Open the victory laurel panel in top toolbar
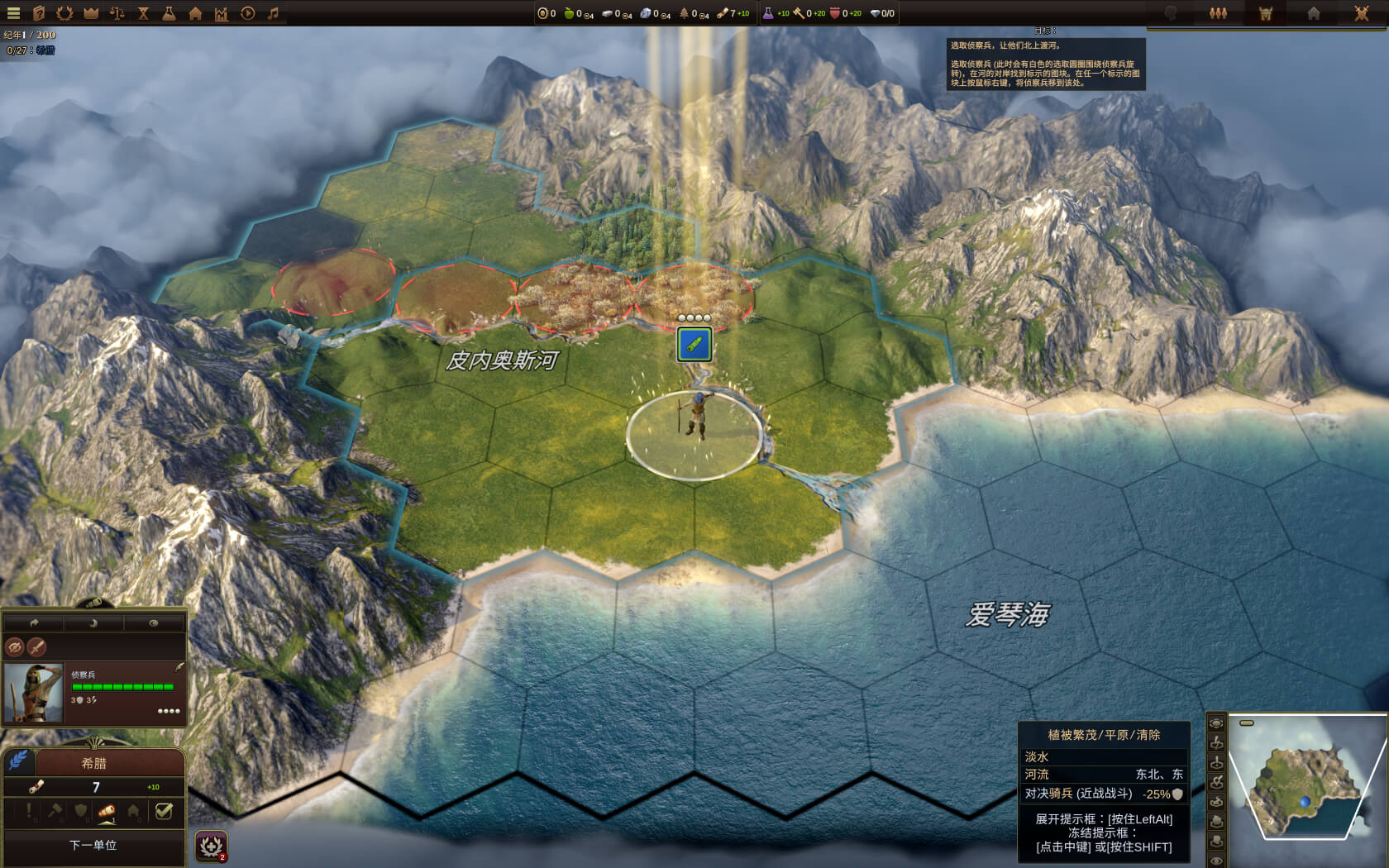The width and height of the screenshot is (1389, 868). click(x=64, y=12)
